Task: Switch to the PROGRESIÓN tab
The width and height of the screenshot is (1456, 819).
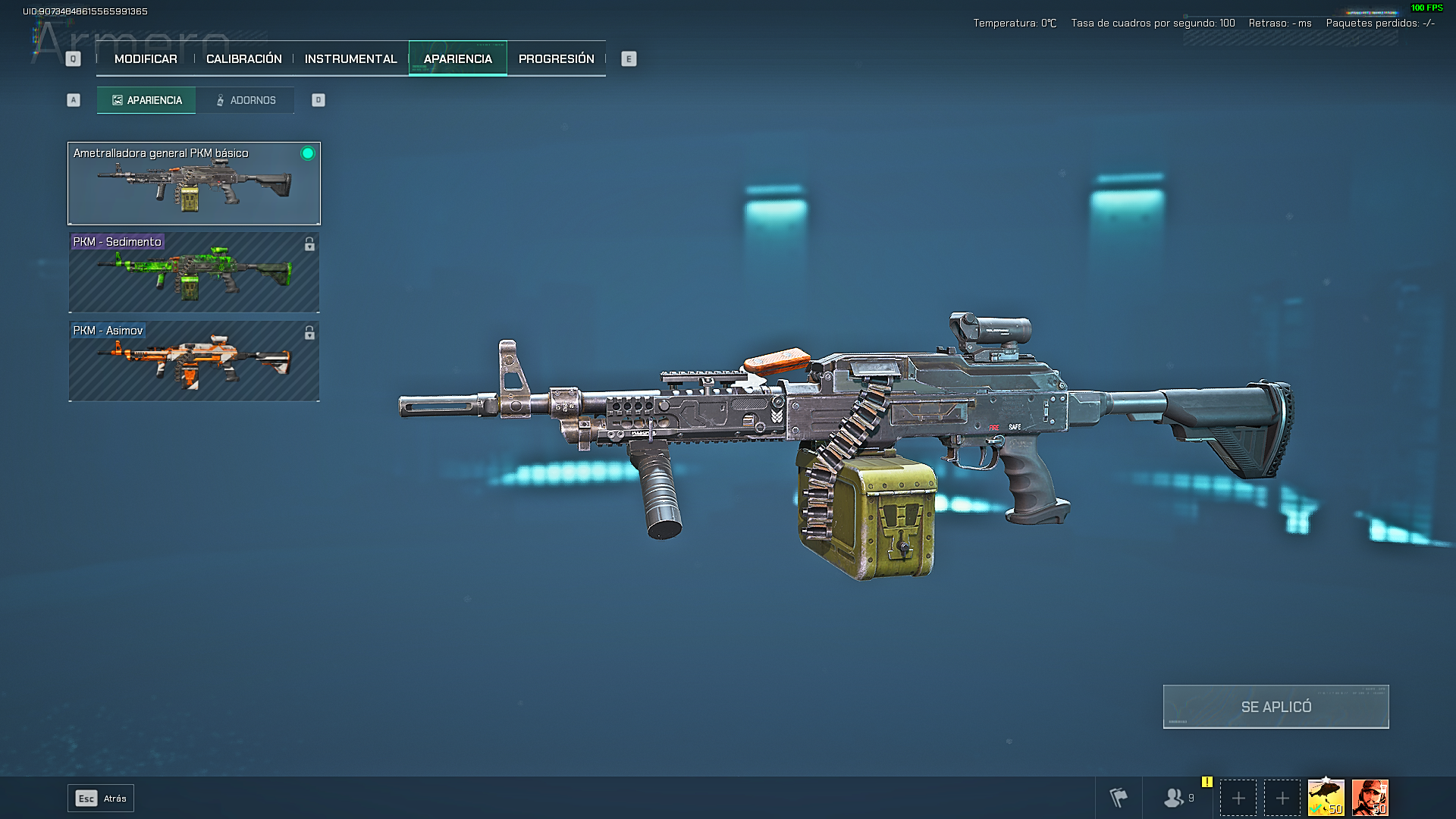Action: [x=556, y=58]
